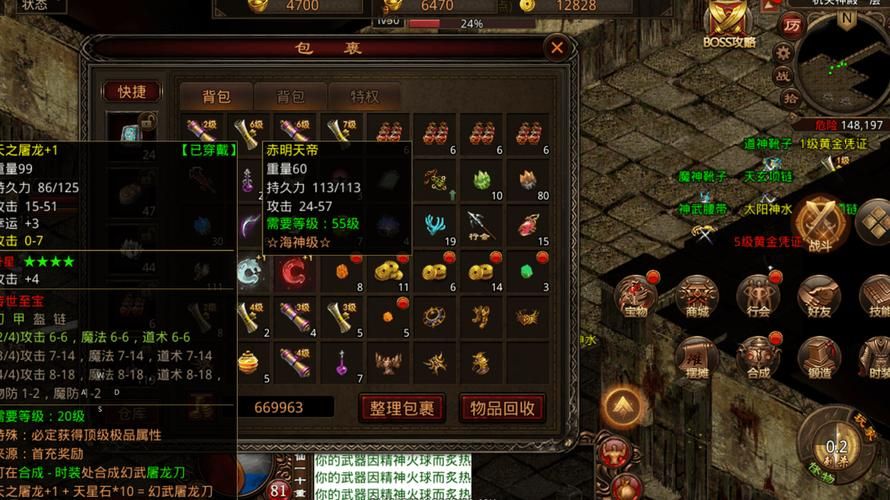
Task: Select the red crescent item slot
Action: click(295, 269)
